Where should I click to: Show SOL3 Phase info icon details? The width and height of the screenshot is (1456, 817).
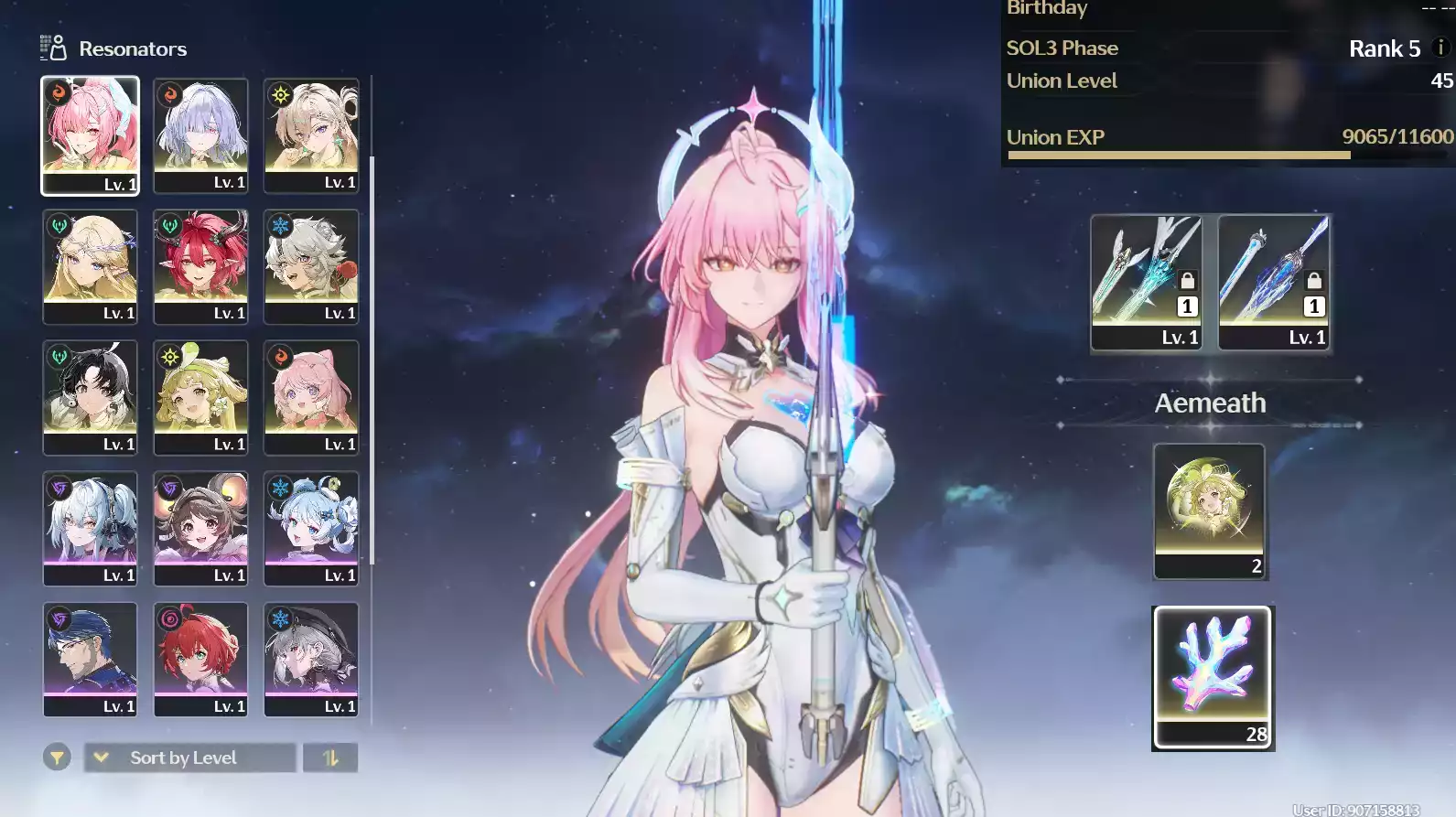coord(1440,48)
